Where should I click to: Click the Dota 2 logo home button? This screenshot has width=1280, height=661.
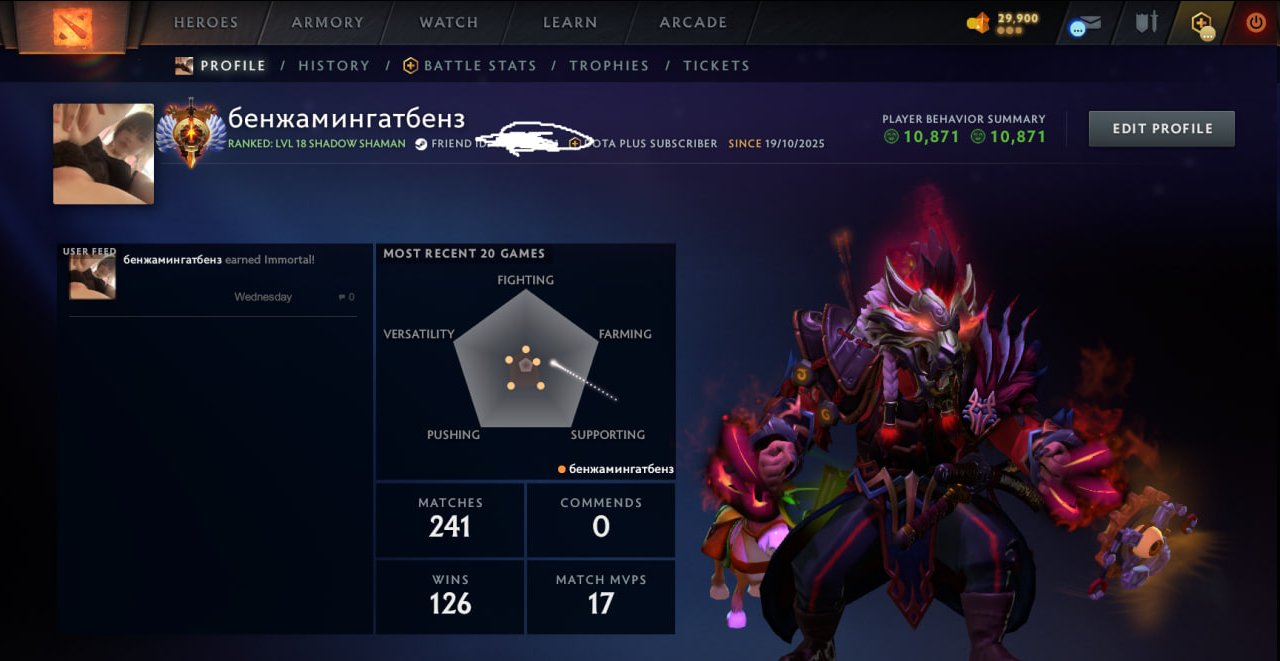point(72,24)
